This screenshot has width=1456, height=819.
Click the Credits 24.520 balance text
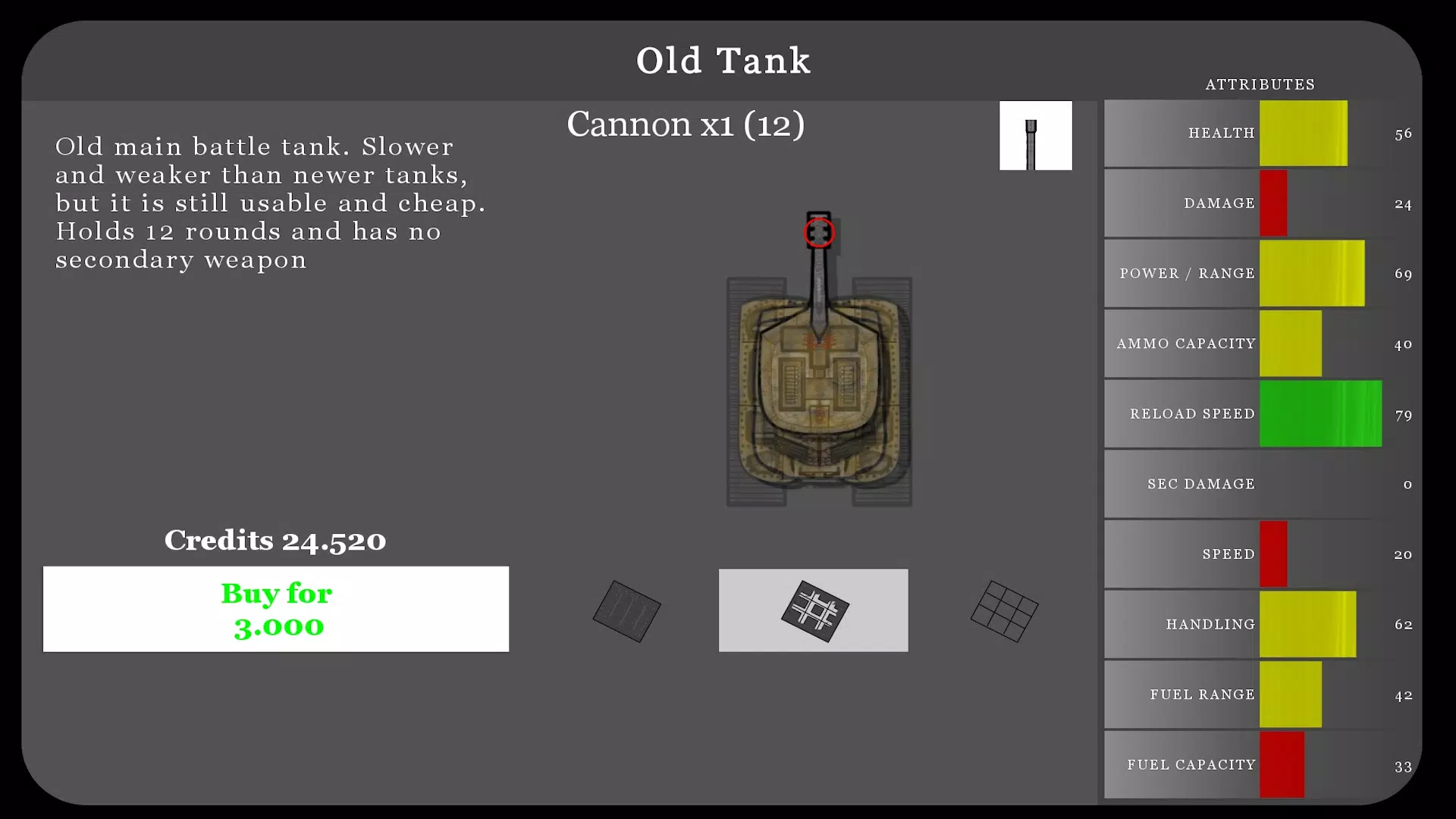[275, 540]
